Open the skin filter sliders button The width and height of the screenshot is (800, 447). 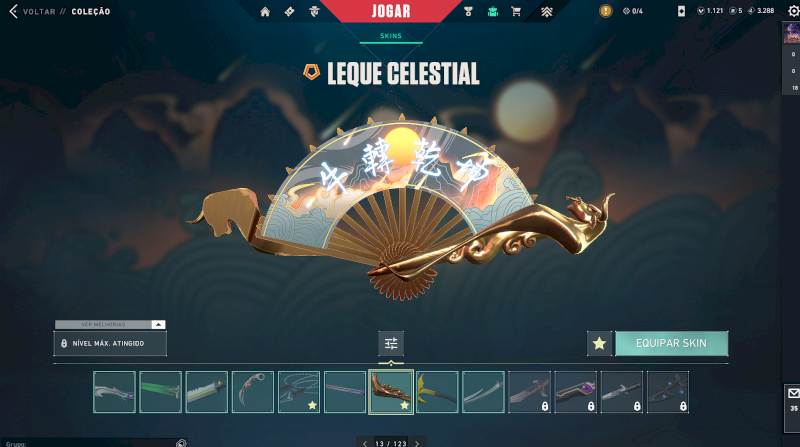click(x=391, y=343)
